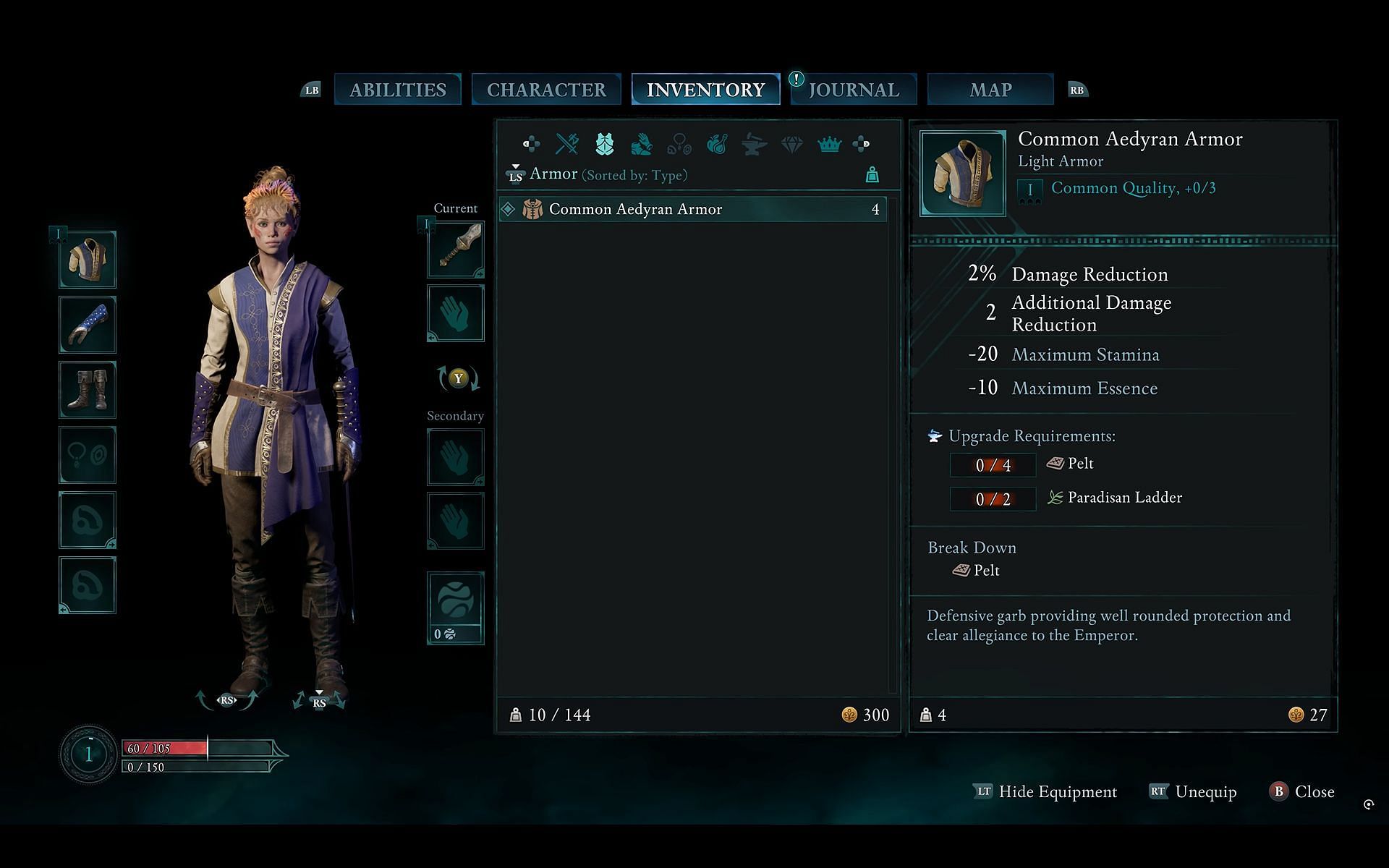
Task: Show the food and potions category
Action: (x=717, y=145)
